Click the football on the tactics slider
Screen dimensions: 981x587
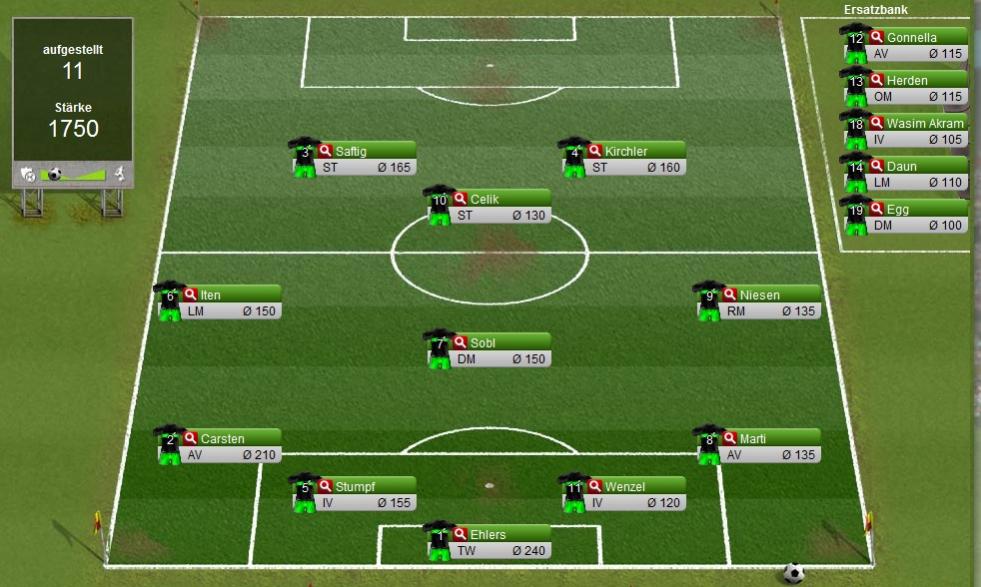pos(55,174)
